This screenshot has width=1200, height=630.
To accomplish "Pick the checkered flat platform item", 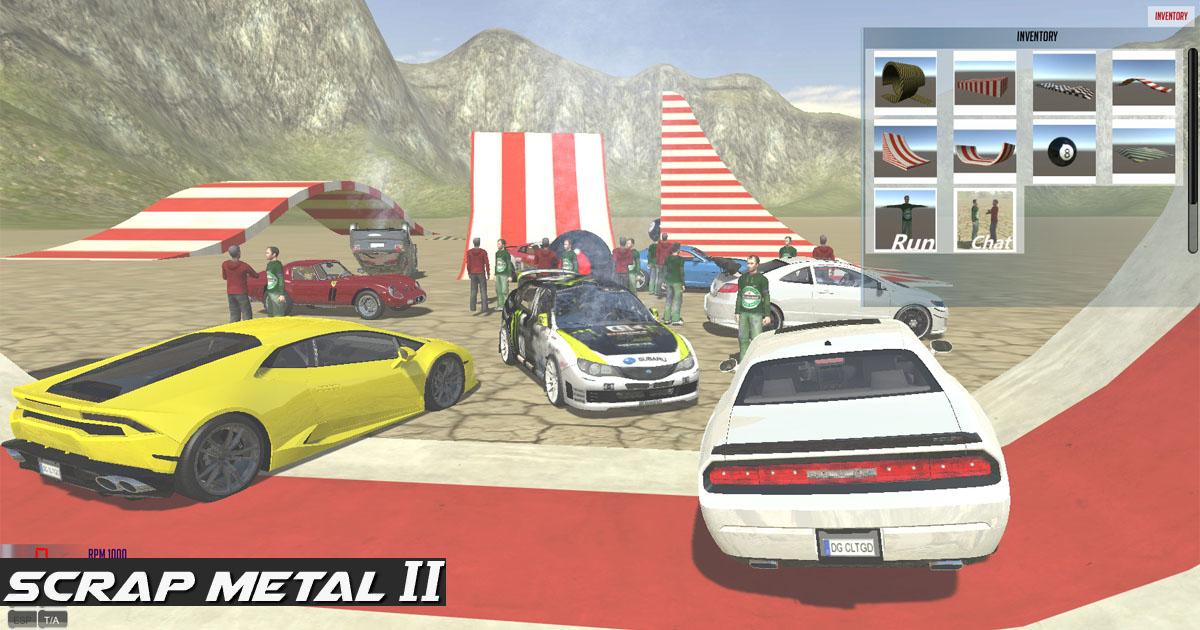I will coord(1064,83).
